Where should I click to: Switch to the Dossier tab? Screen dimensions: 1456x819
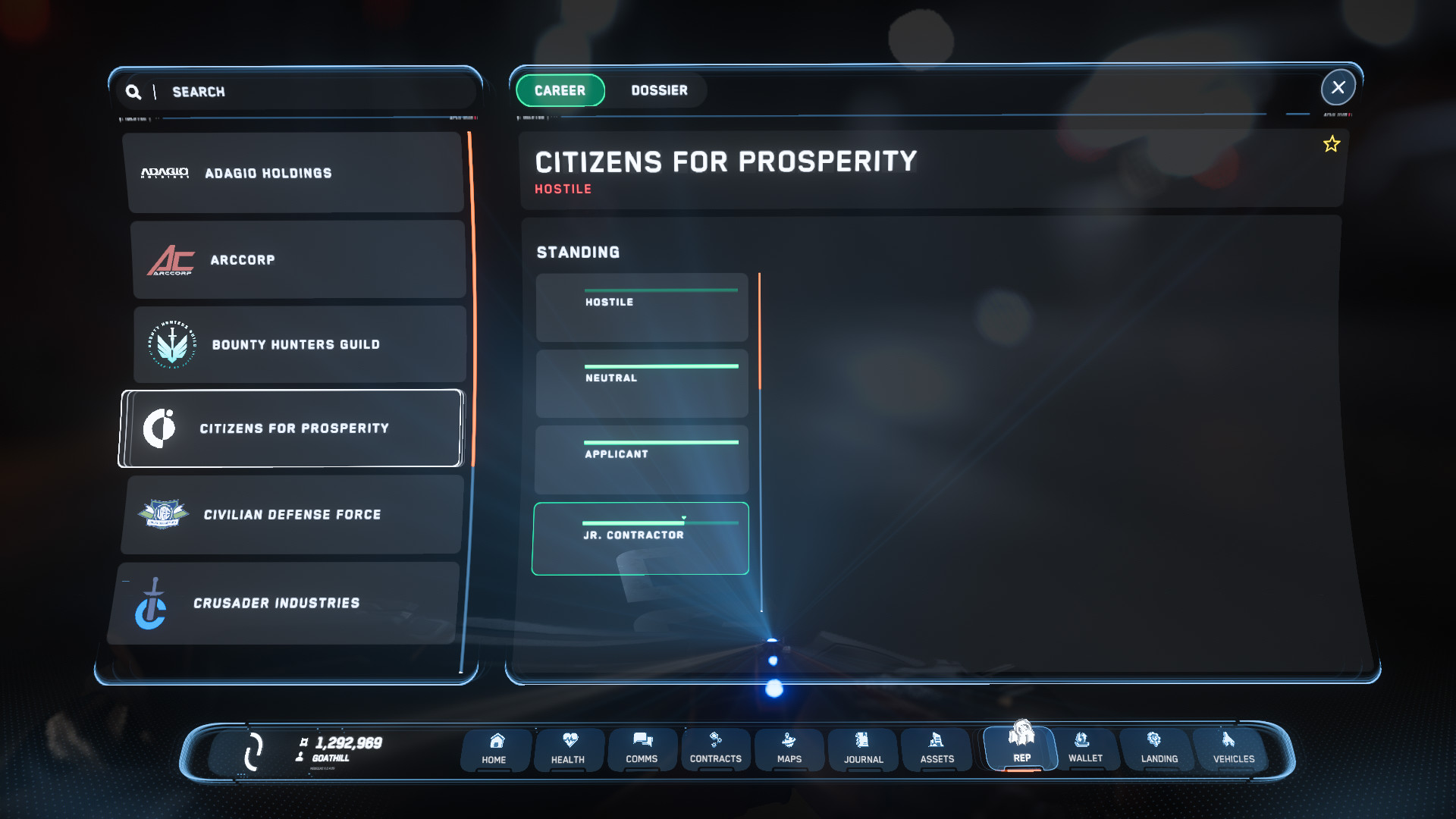659,90
